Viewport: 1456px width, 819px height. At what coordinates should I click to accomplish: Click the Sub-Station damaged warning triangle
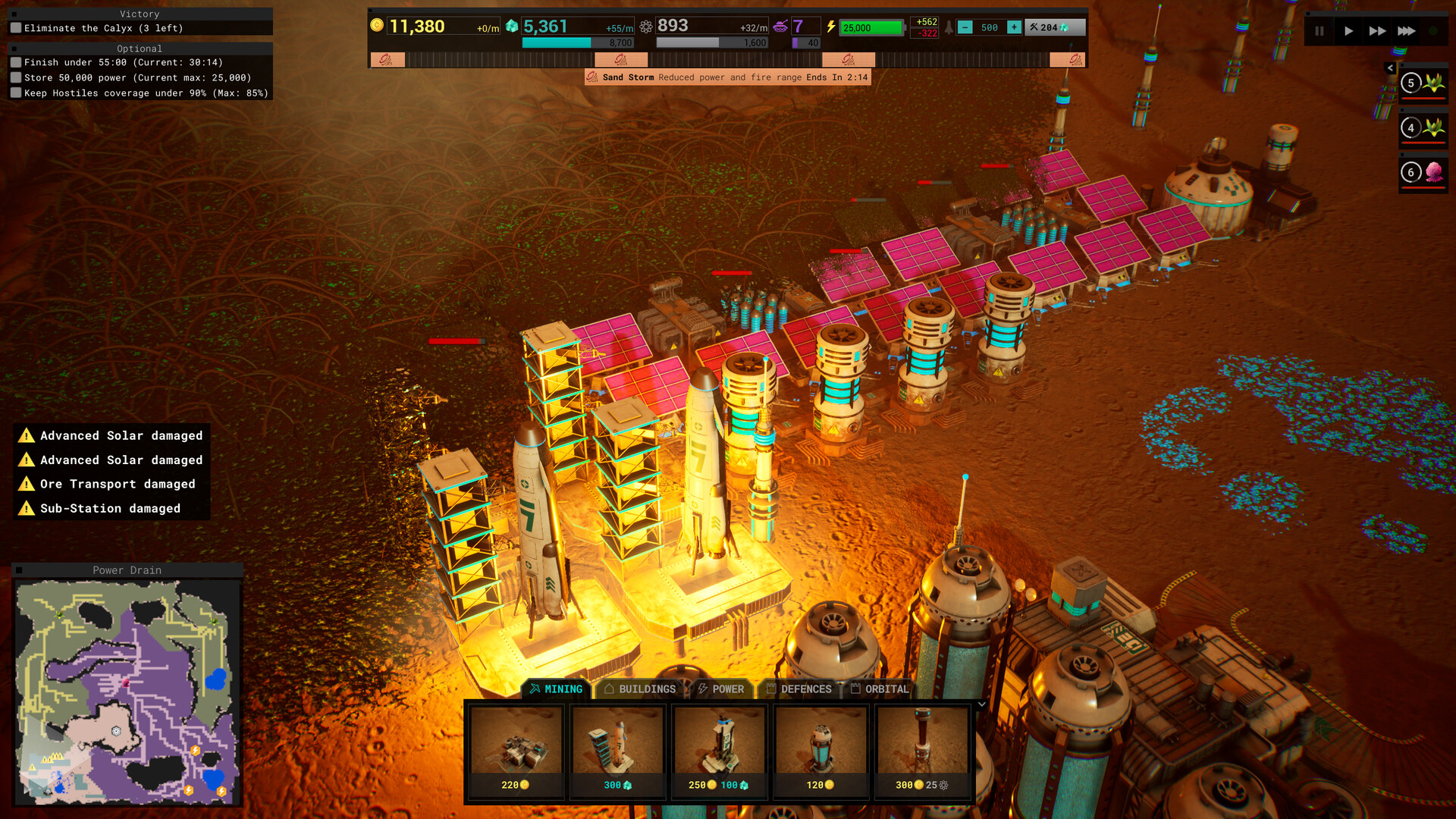27,508
